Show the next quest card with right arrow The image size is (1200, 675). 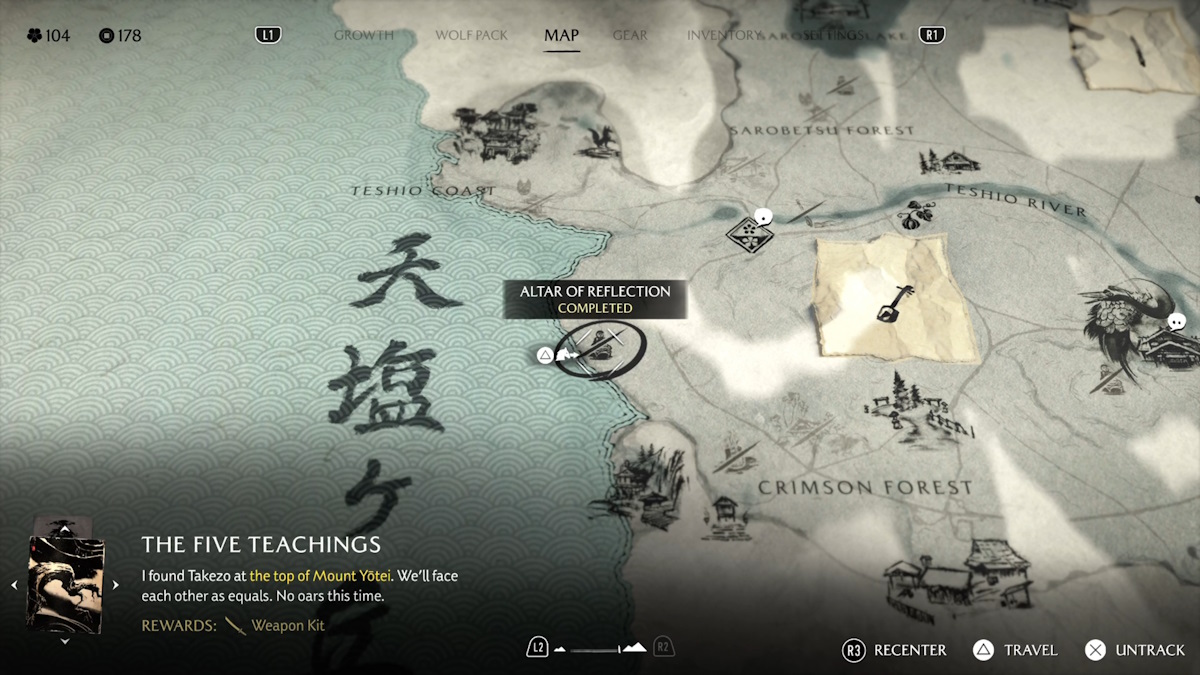[x=116, y=585]
